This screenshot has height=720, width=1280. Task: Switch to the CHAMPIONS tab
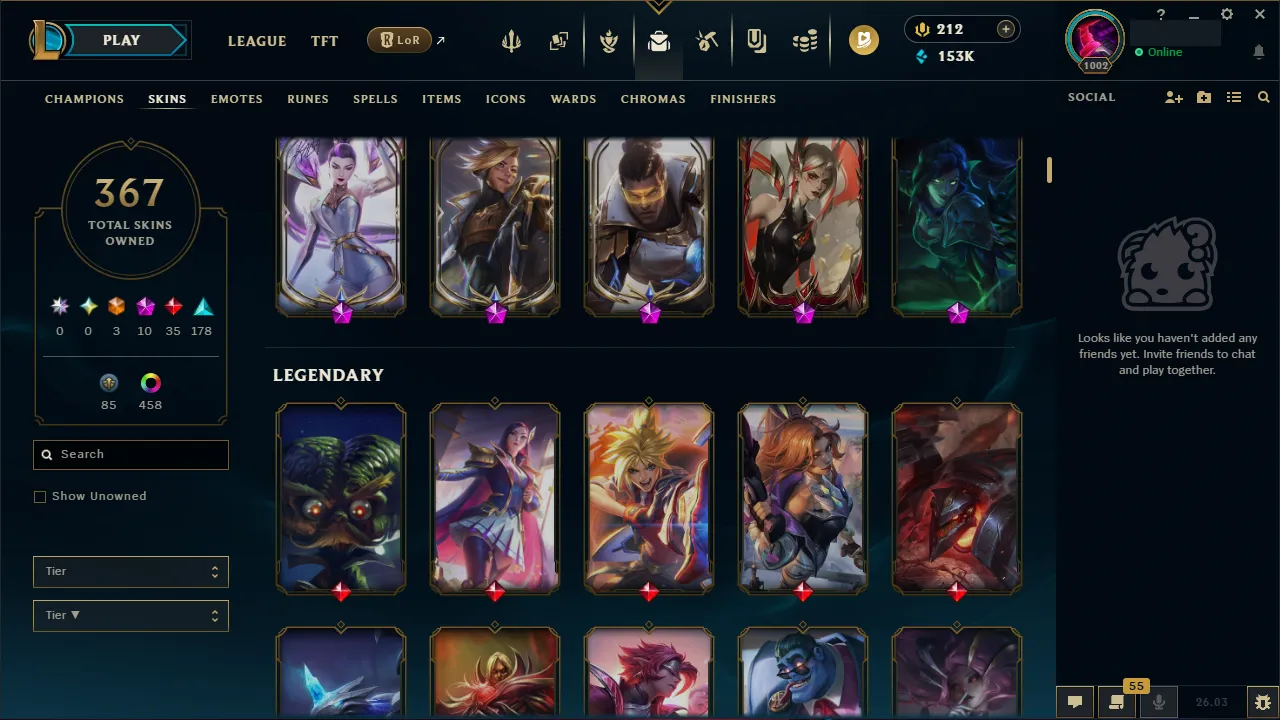point(84,99)
